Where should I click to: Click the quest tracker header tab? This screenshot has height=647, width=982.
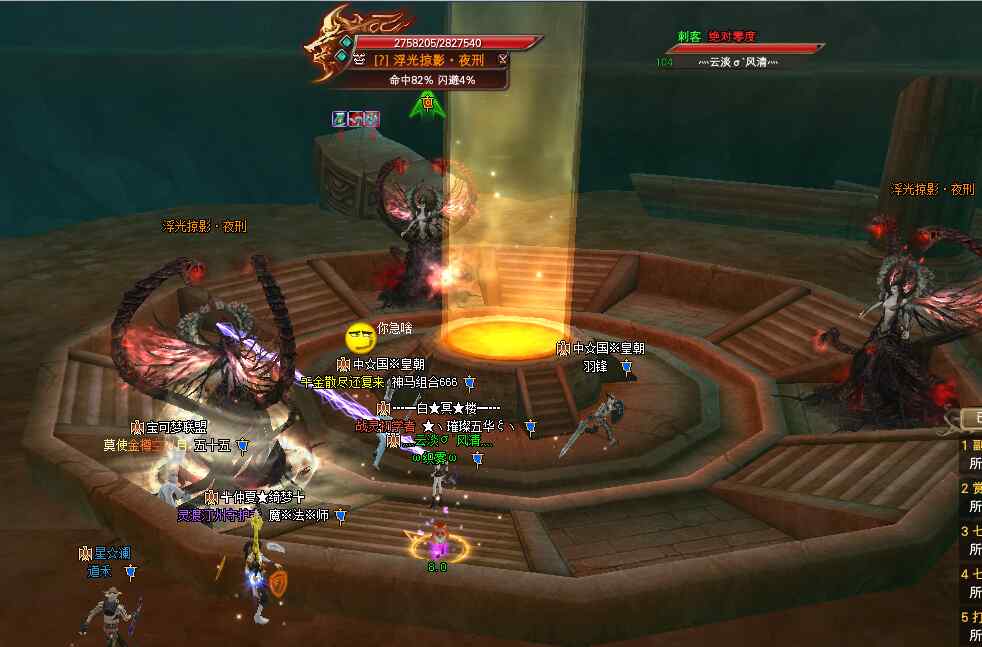click(x=970, y=418)
